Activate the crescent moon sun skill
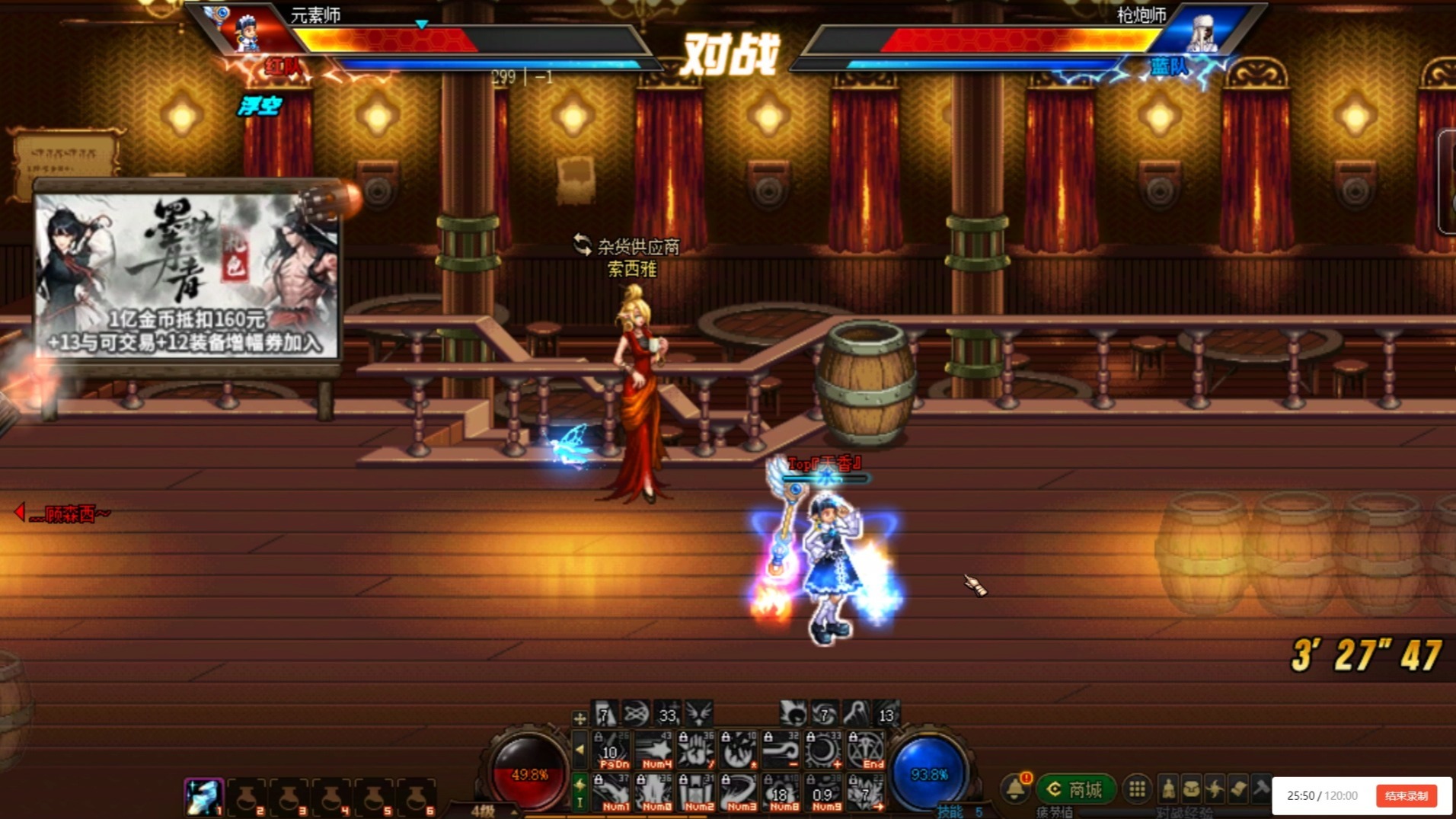 click(824, 750)
